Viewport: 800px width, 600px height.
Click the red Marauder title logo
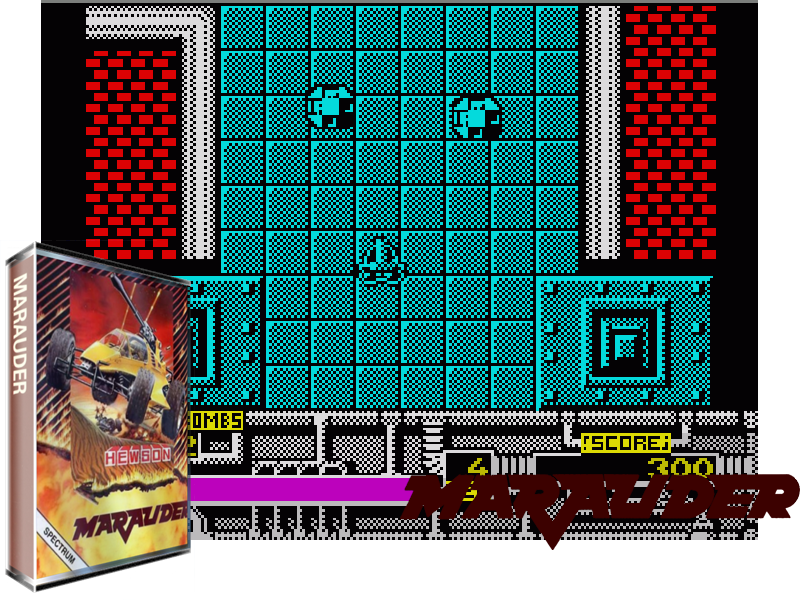point(600,501)
